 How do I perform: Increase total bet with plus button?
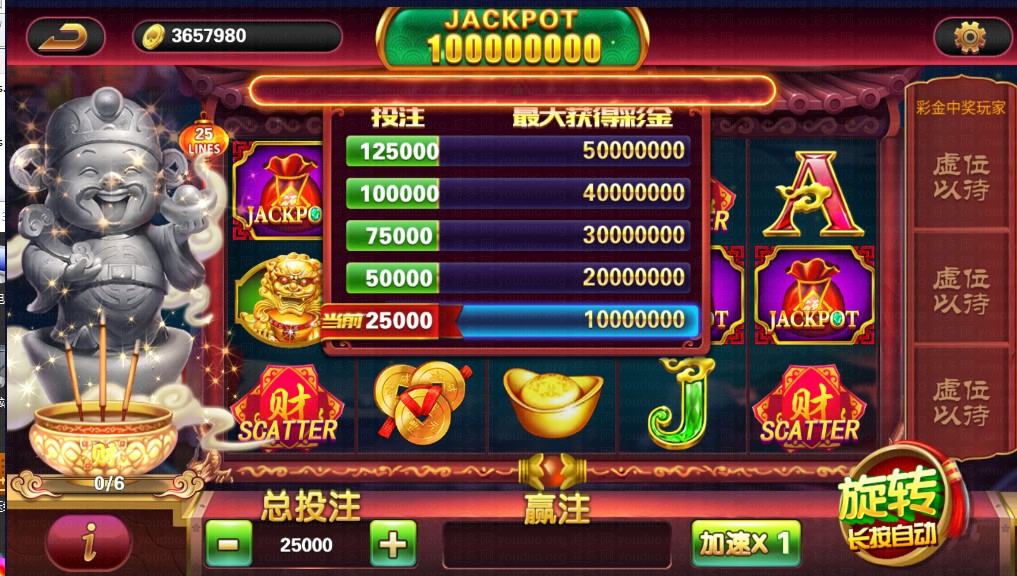click(393, 545)
